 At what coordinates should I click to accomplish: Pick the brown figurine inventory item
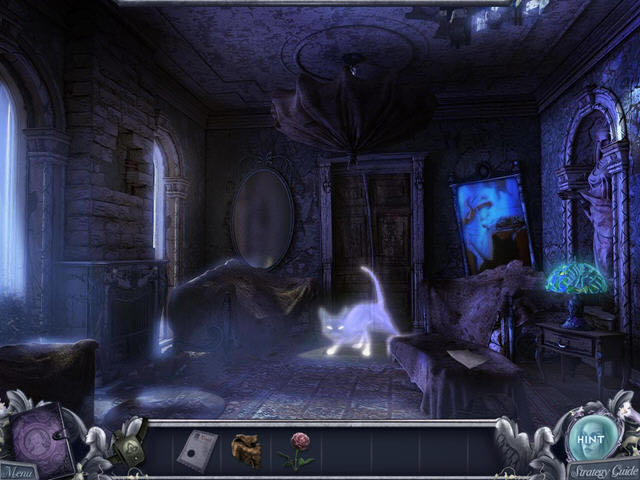pyautogui.click(x=246, y=449)
